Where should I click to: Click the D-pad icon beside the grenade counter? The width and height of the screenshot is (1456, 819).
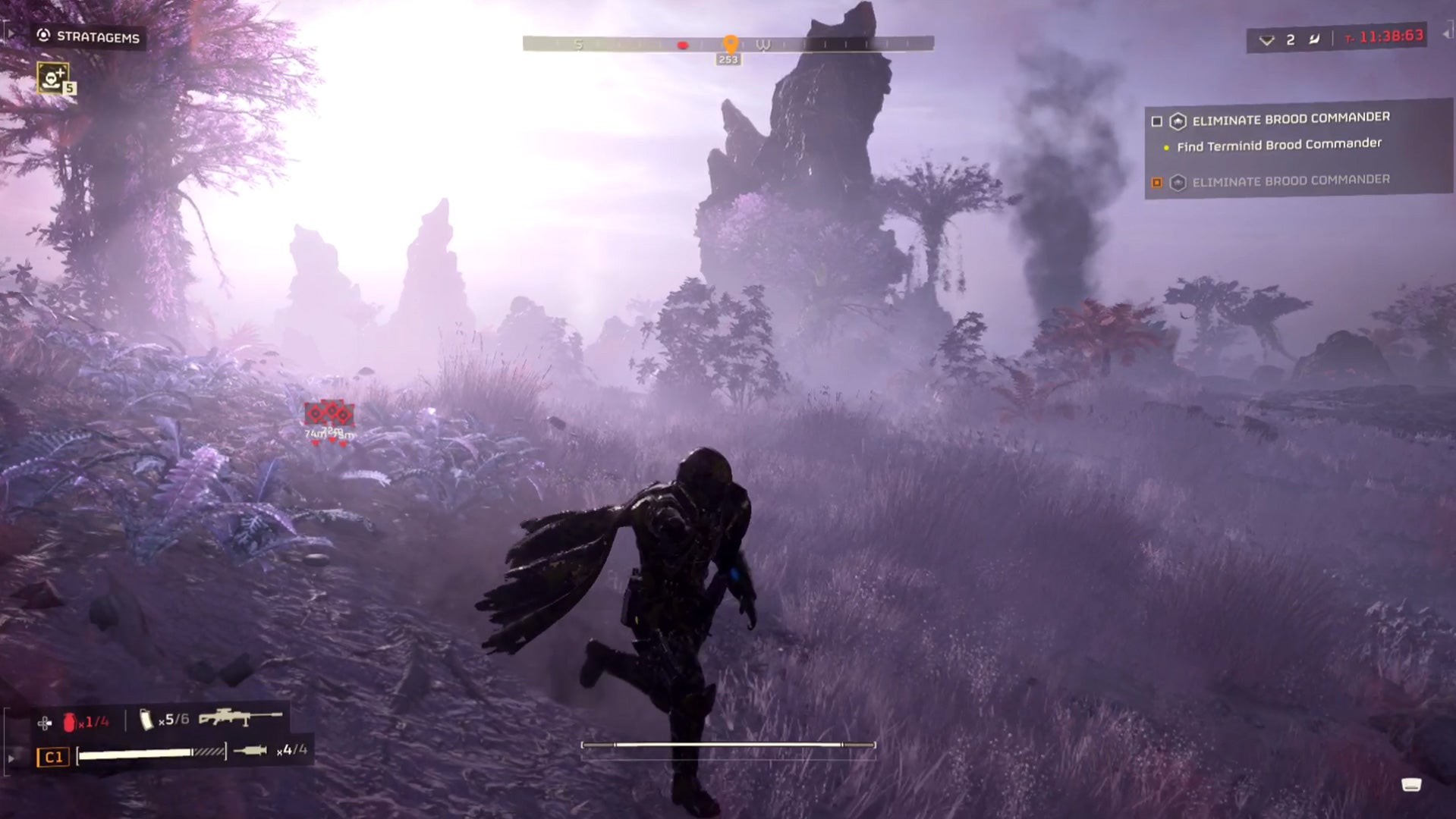[x=44, y=723]
